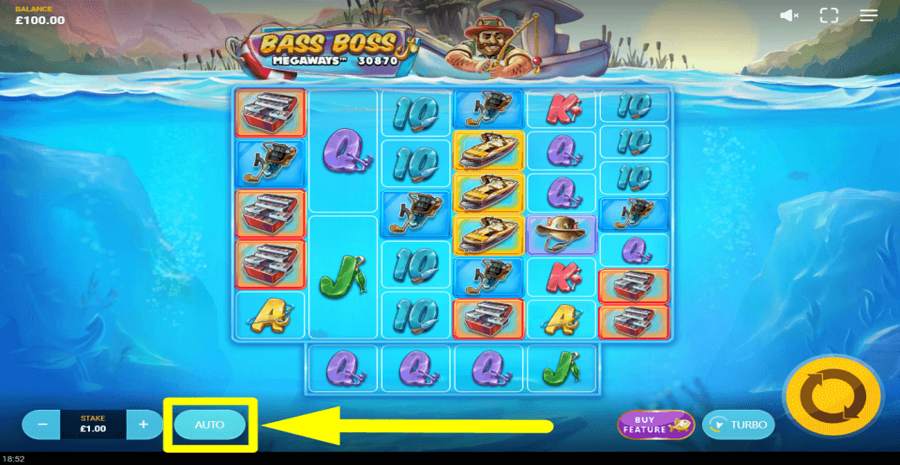900x465 pixels.
Task: Increase the stake with the plus button
Action: (144, 425)
